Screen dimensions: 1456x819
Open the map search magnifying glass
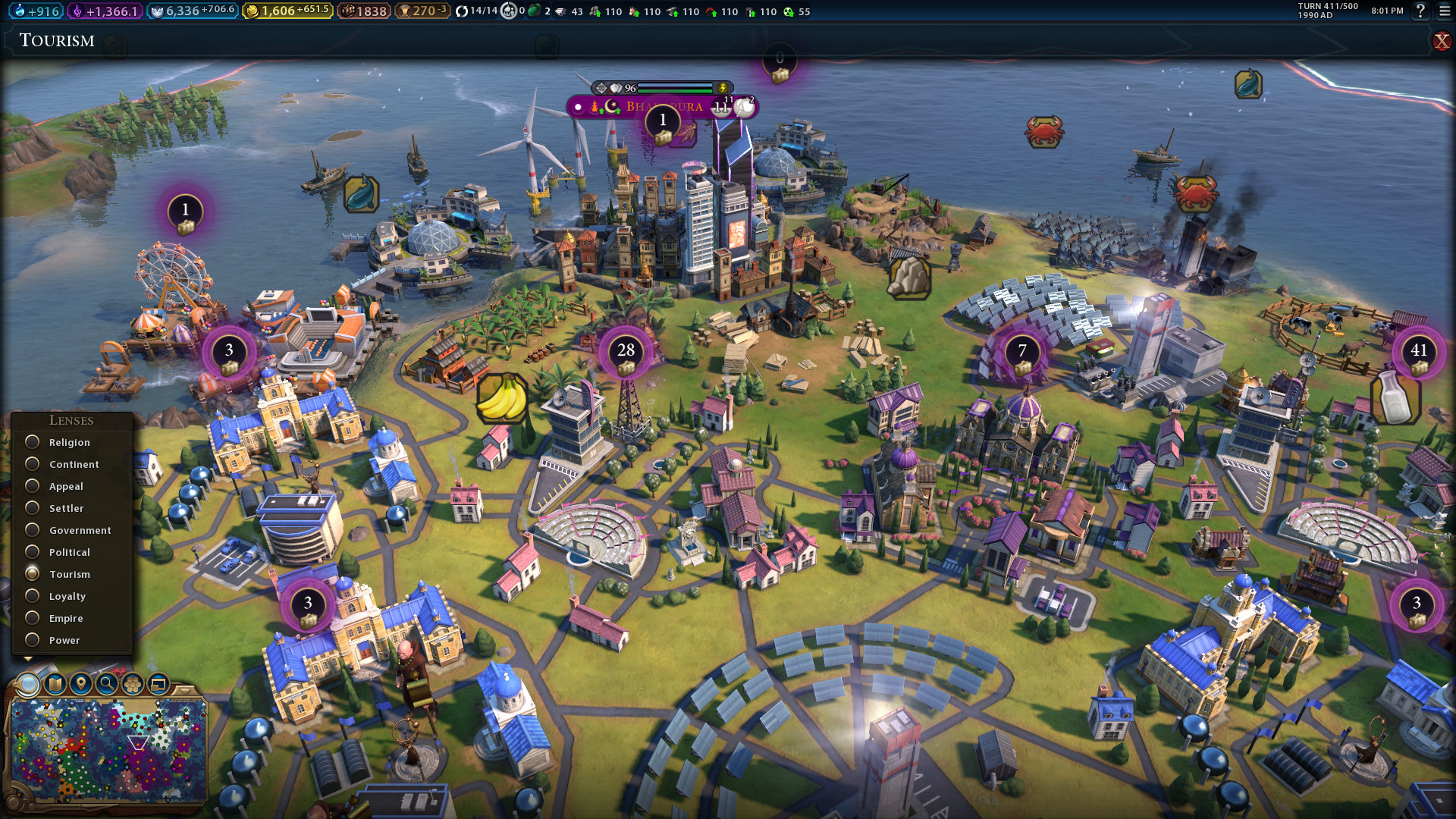107,684
